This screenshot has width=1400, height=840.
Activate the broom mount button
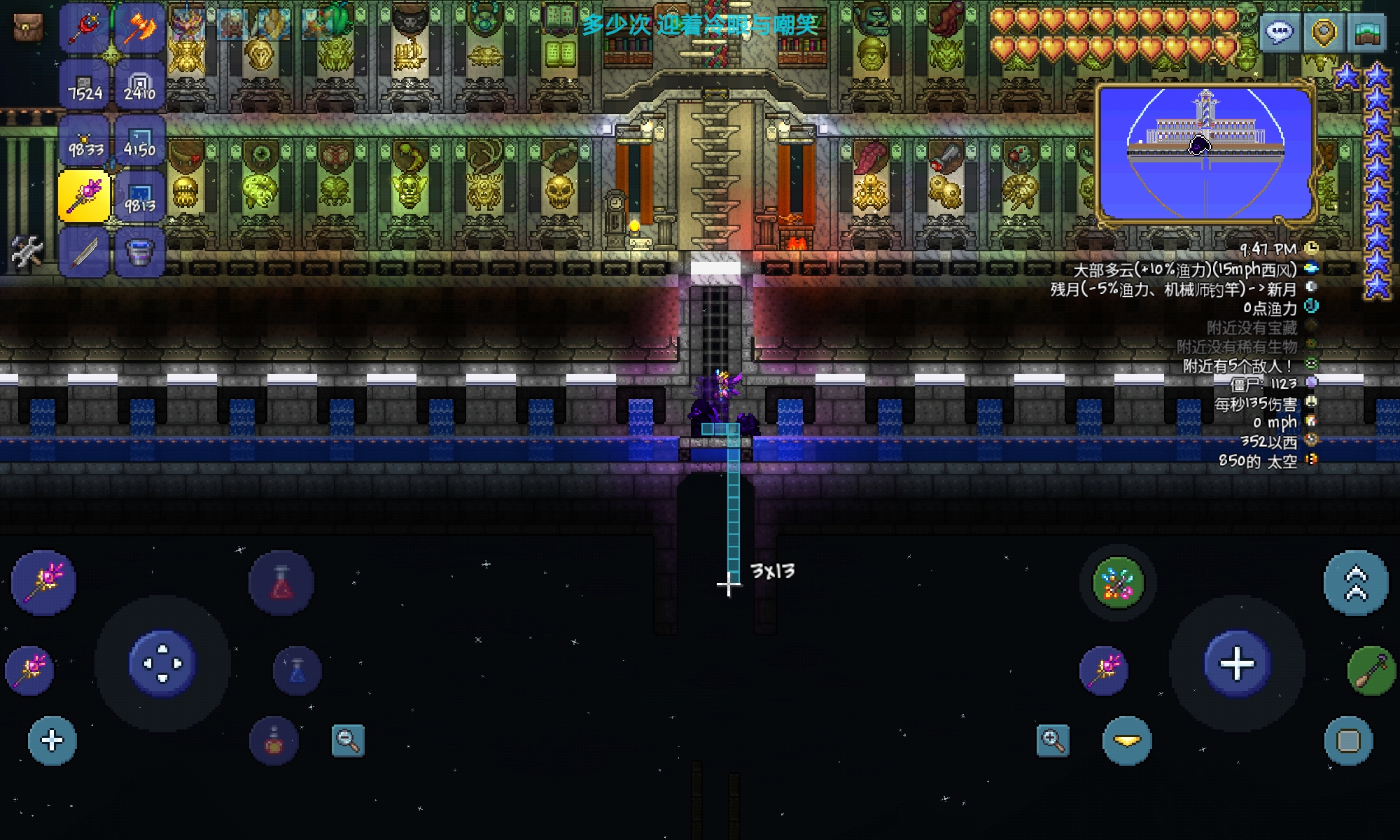(x=1371, y=671)
